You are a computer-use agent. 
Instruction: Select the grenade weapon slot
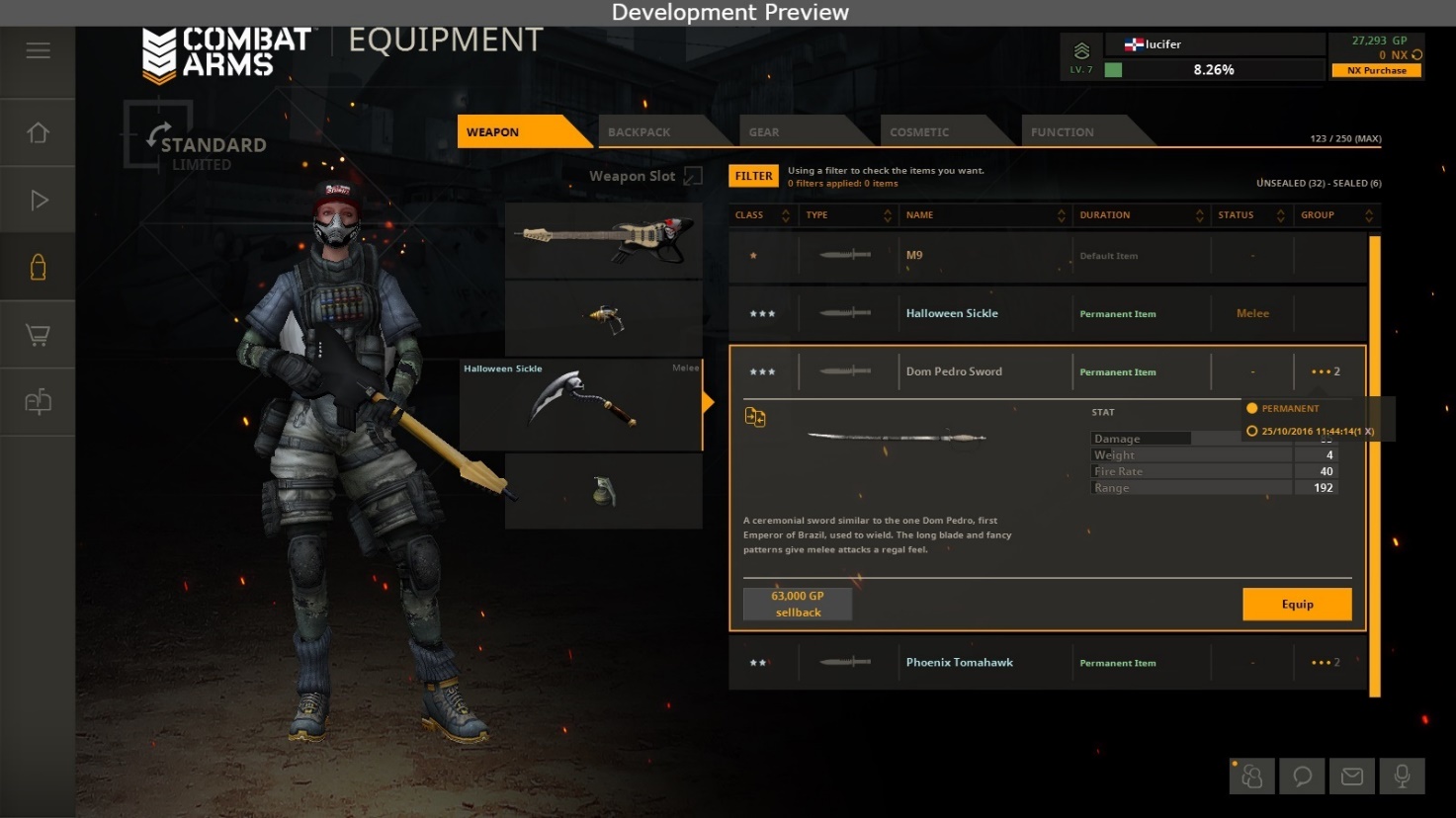tap(603, 491)
